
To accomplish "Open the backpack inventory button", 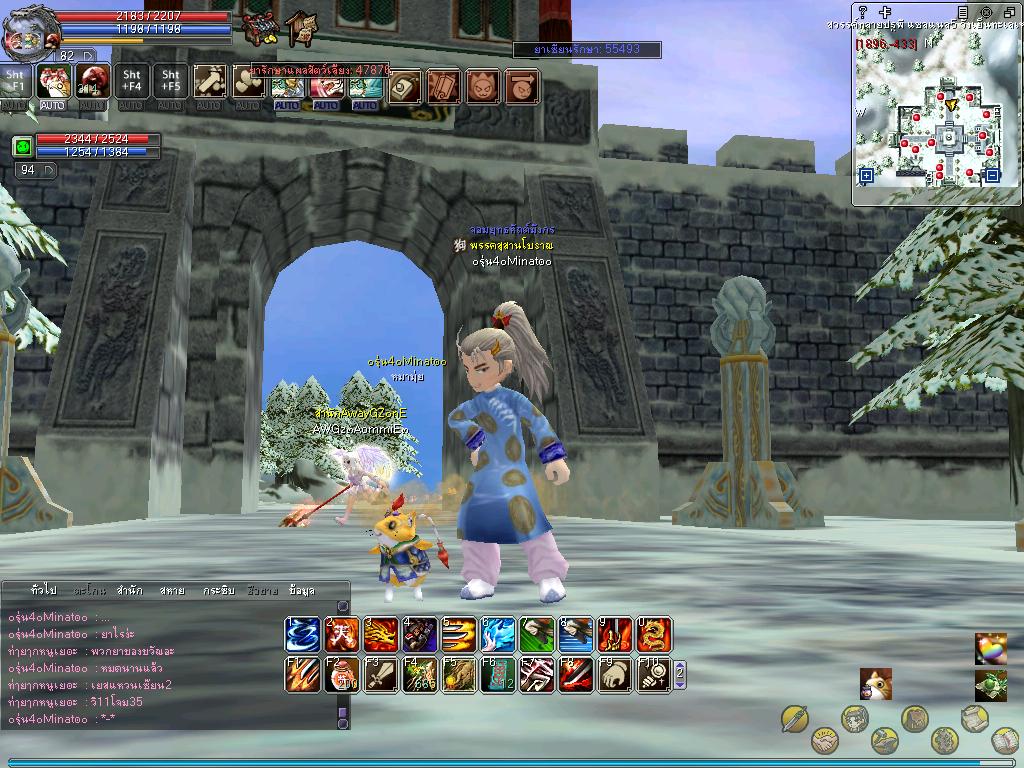I will tap(915, 718).
